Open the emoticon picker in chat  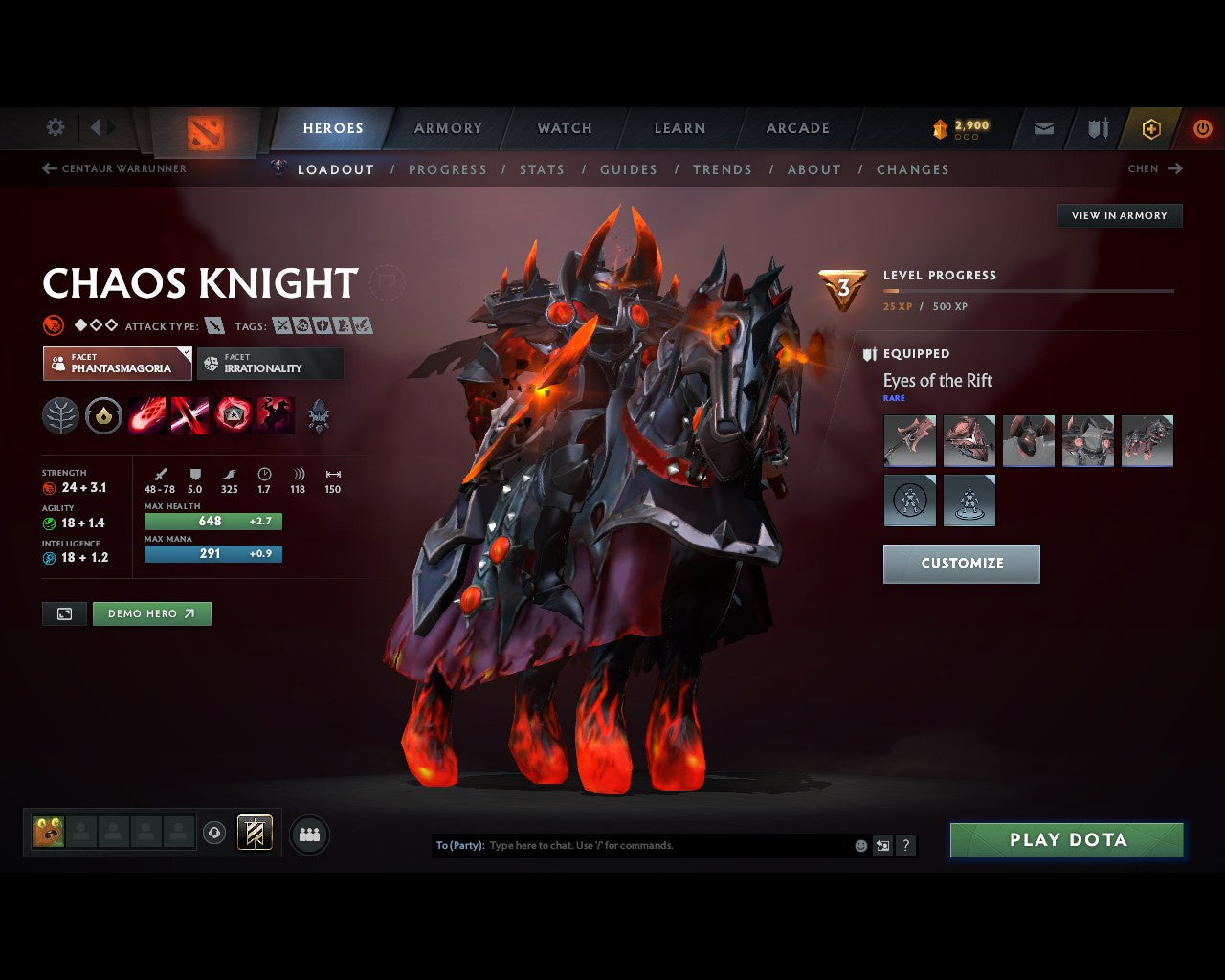pyautogui.click(x=858, y=845)
